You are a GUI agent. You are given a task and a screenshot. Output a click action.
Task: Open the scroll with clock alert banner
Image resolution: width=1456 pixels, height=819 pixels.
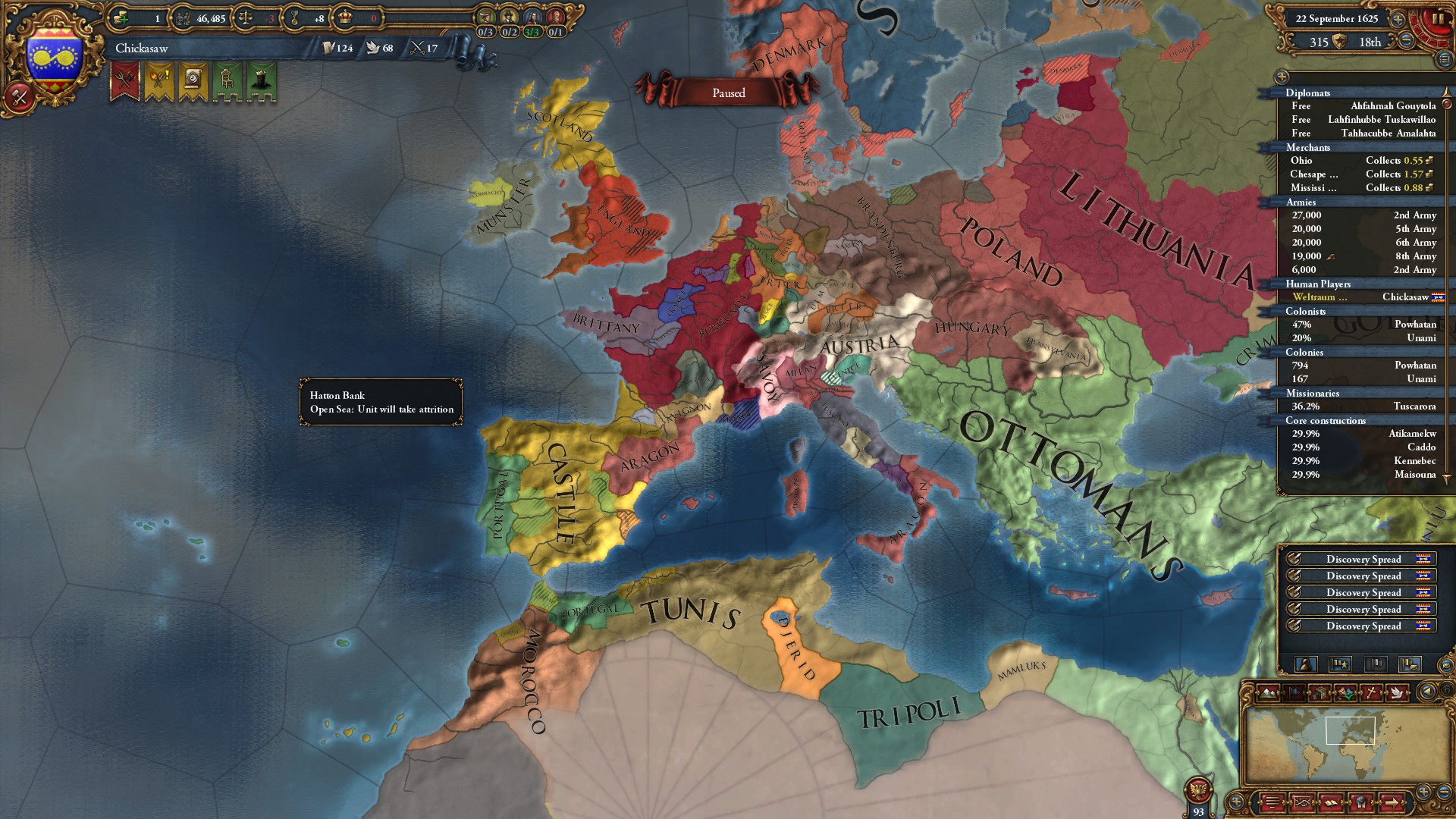193,80
